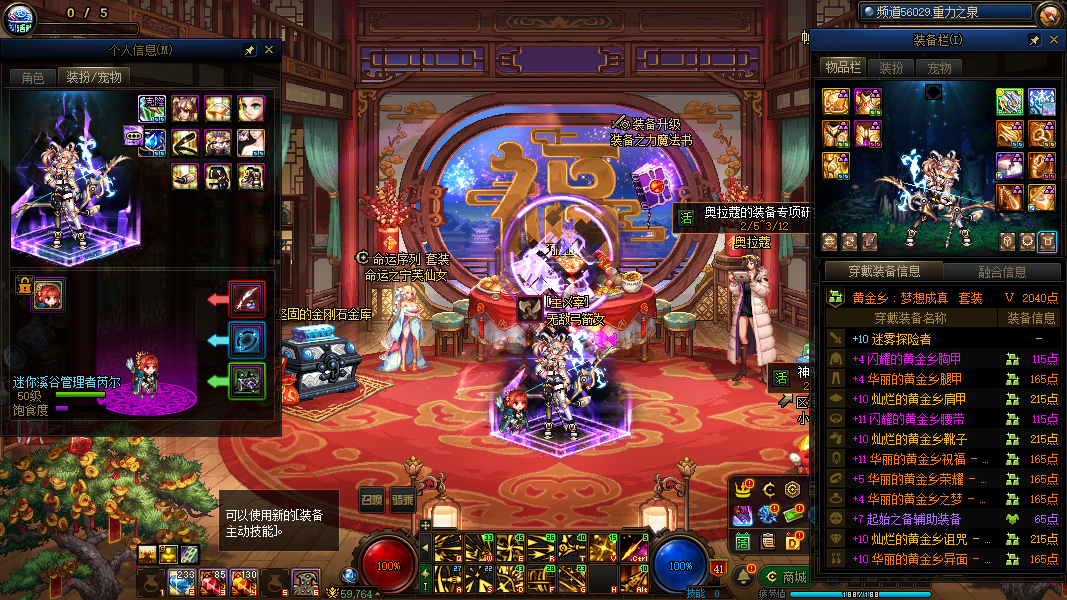Switch to the 宠物 tab in the equipment window
The height and width of the screenshot is (600, 1067).
[939, 68]
